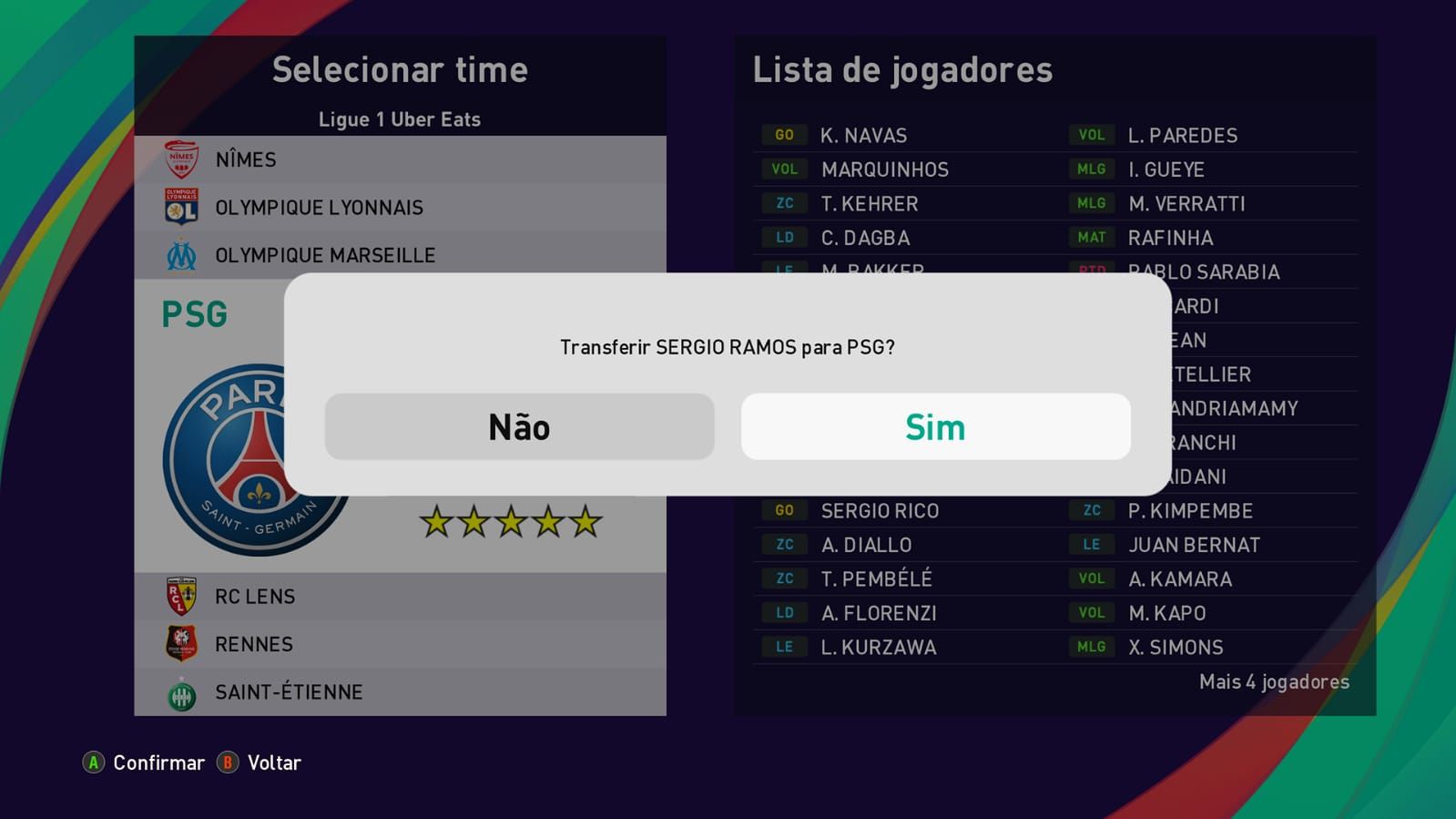Click the Rennes club crest

click(182, 643)
